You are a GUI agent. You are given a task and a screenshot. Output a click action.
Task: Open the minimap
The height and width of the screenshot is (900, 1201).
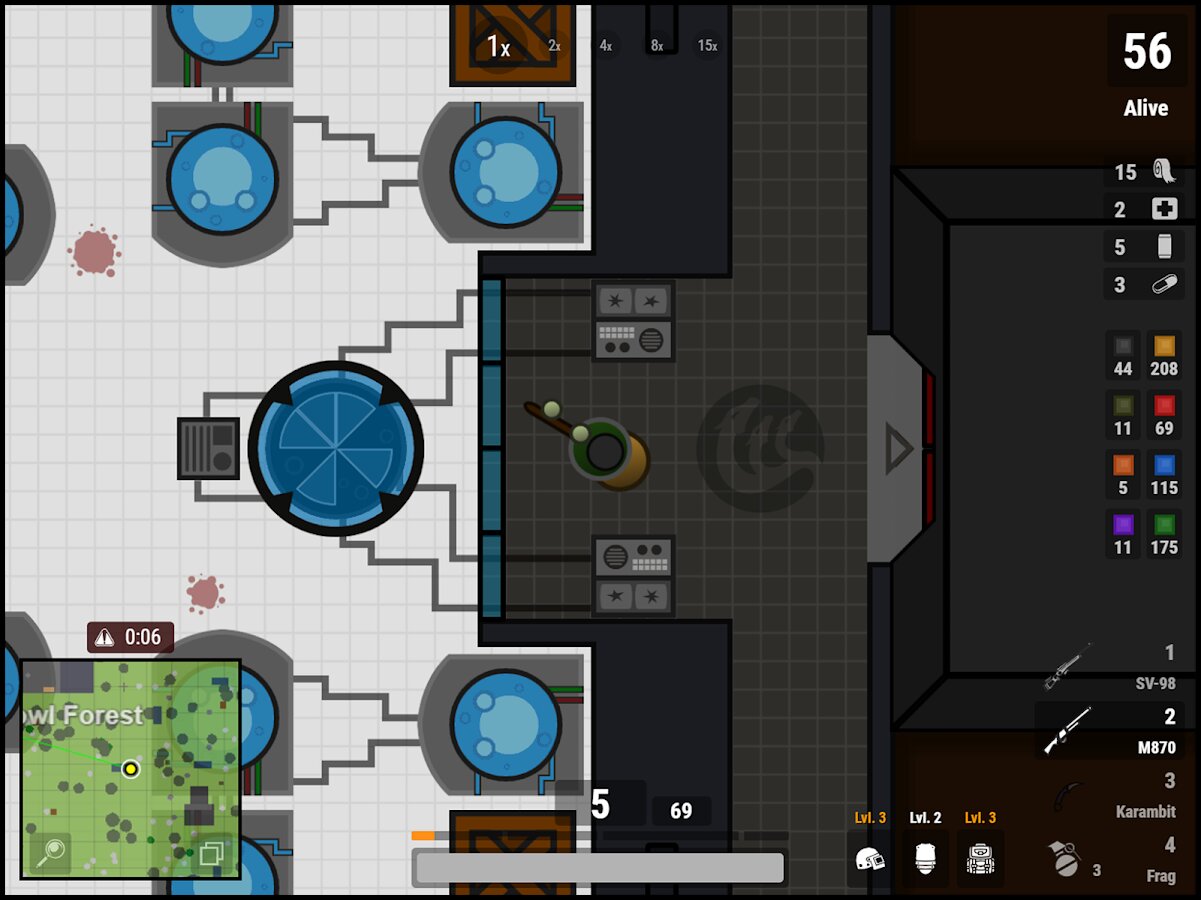130,768
